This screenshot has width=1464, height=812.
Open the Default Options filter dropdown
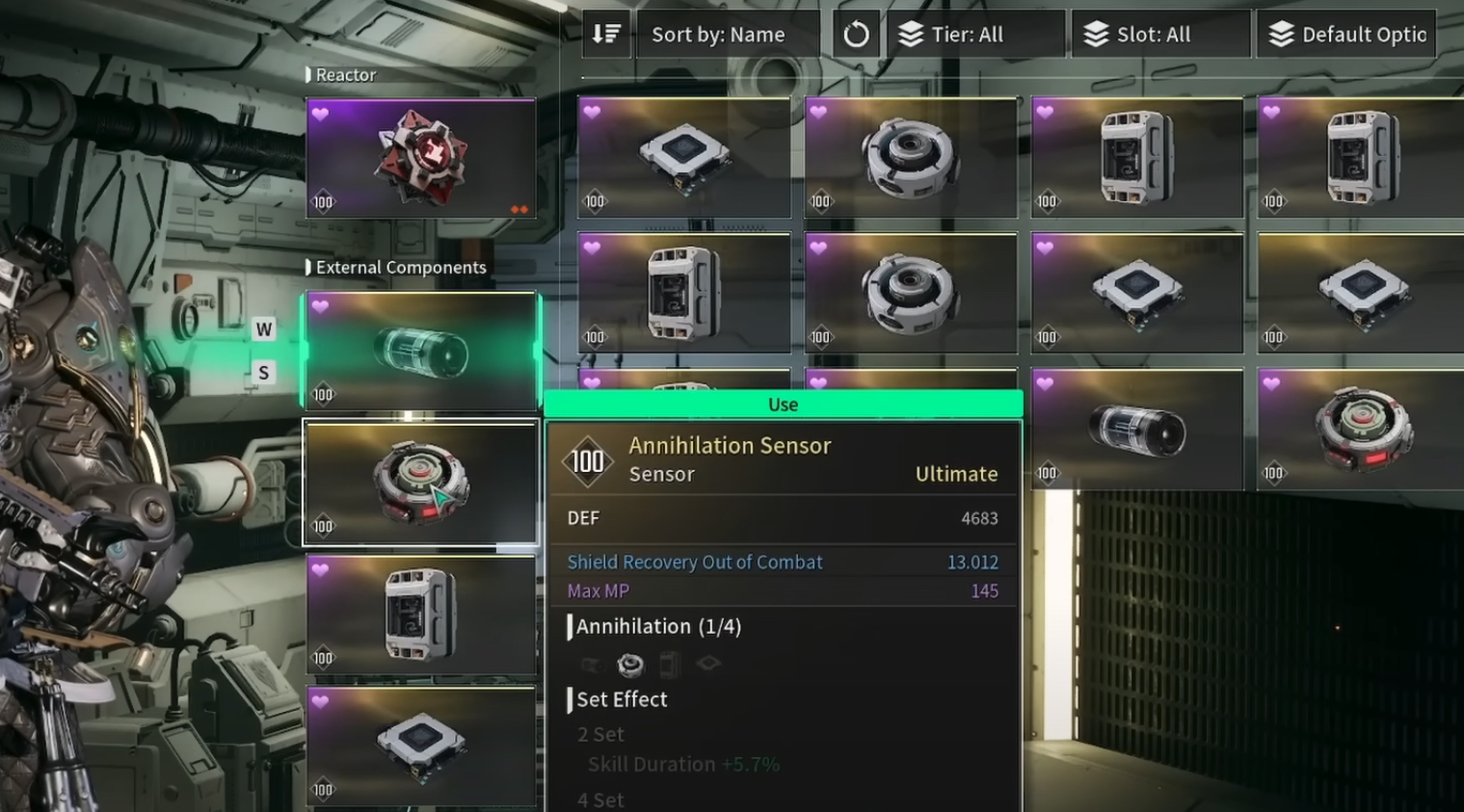[1346, 35]
